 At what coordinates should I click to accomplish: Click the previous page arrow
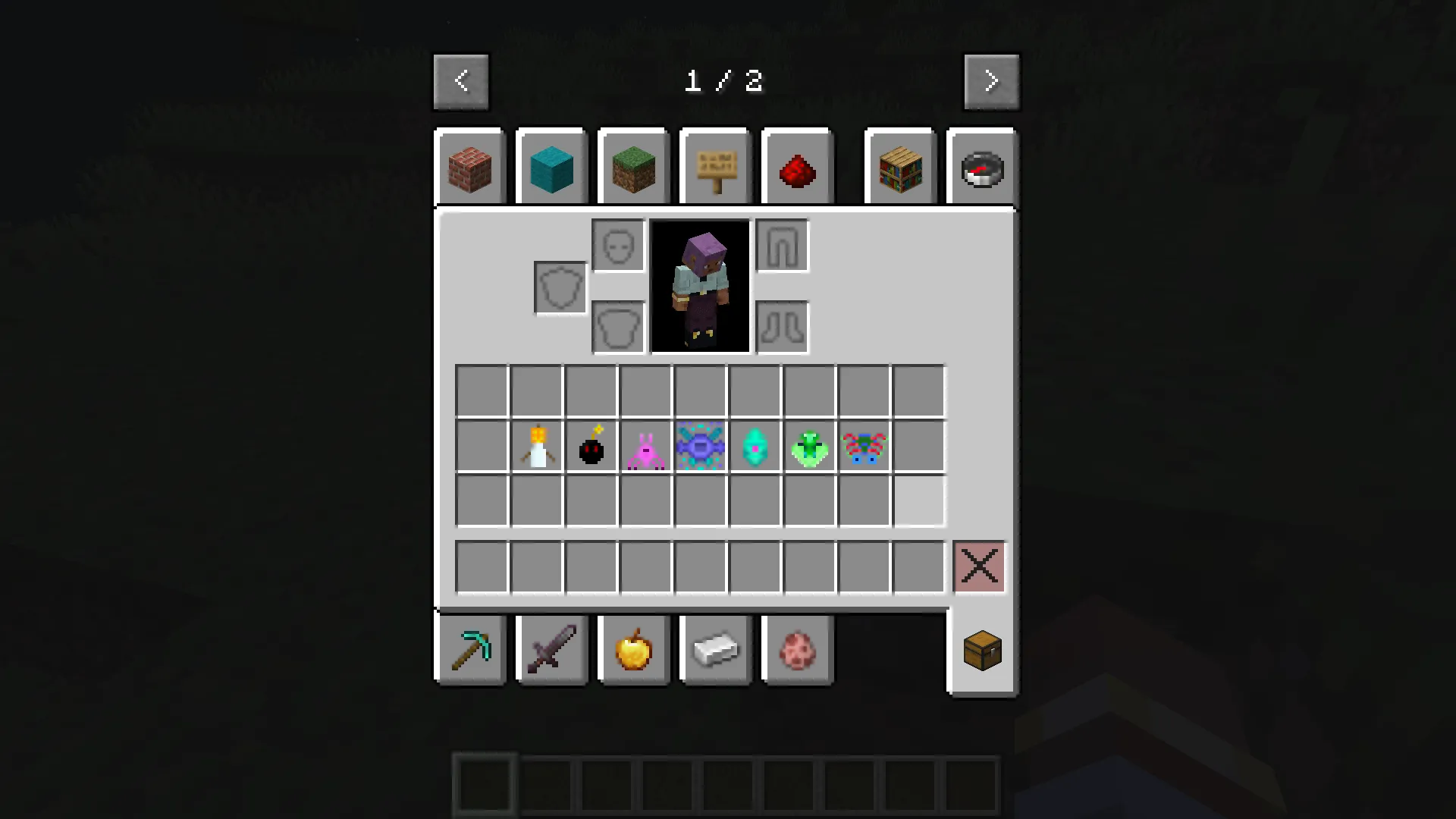(x=461, y=80)
